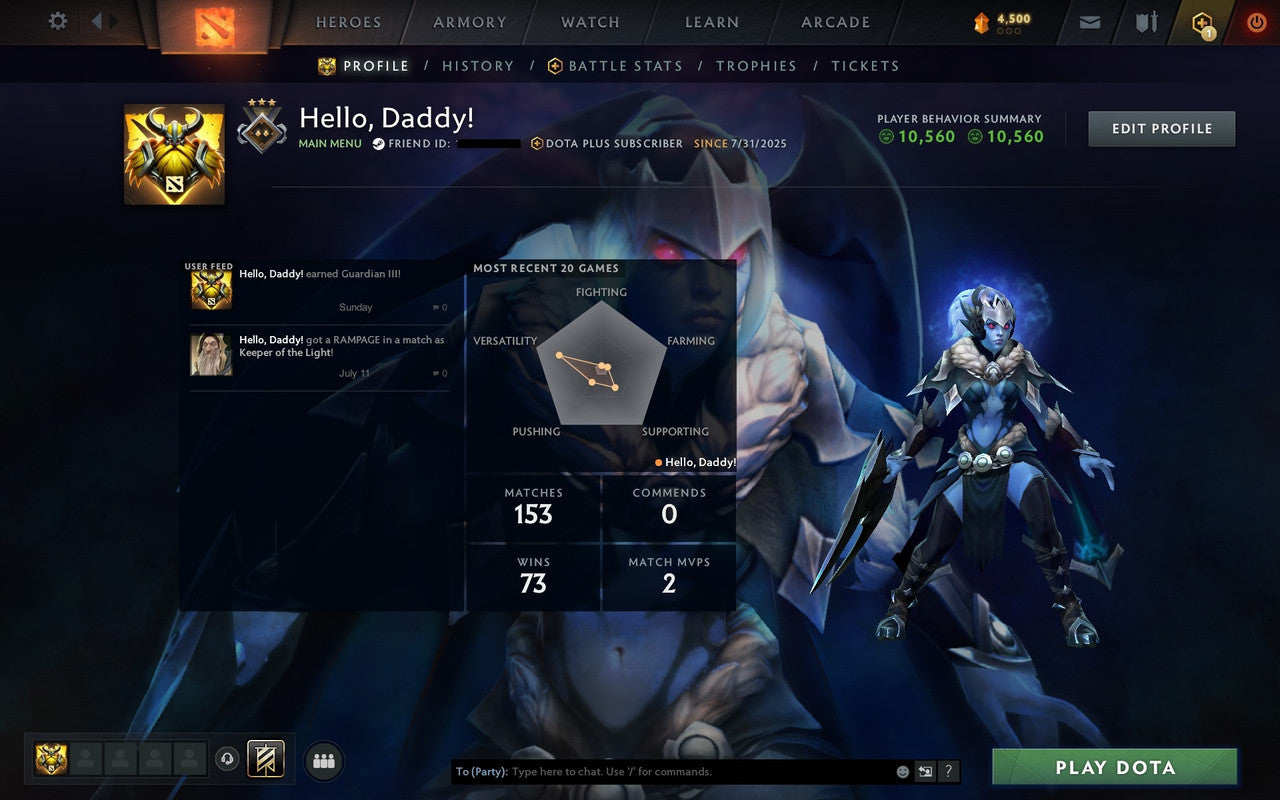Open the mail/notifications inbox icon
The width and height of the screenshot is (1280, 800).
tap(1089, 21)
